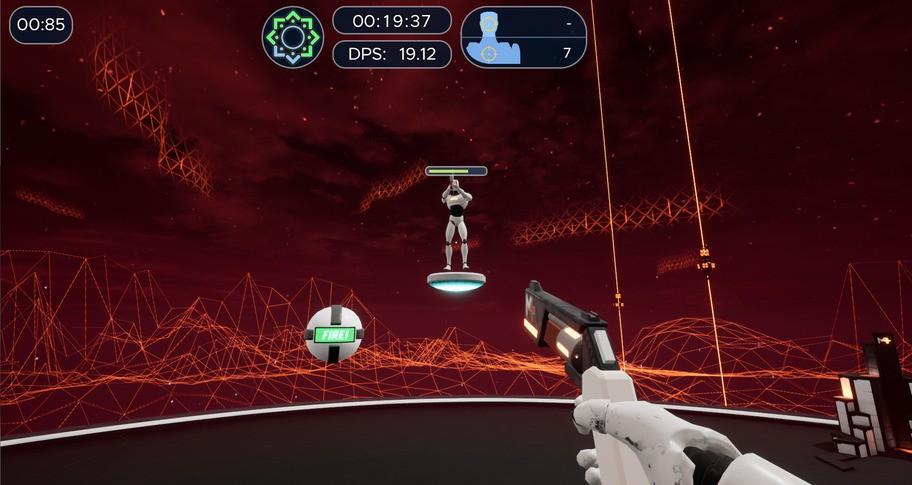The width and height of the screenshot is (912, 485).
Task: Hit the green FIRE! start ball
Action: (x=334, y=334)
